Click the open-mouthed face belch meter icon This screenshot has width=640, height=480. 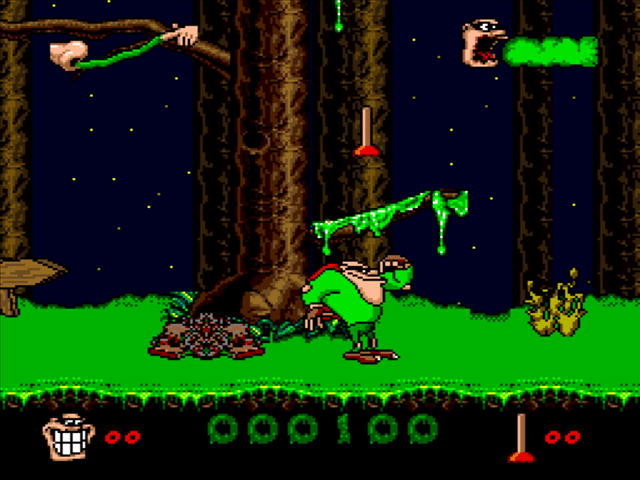481,45
